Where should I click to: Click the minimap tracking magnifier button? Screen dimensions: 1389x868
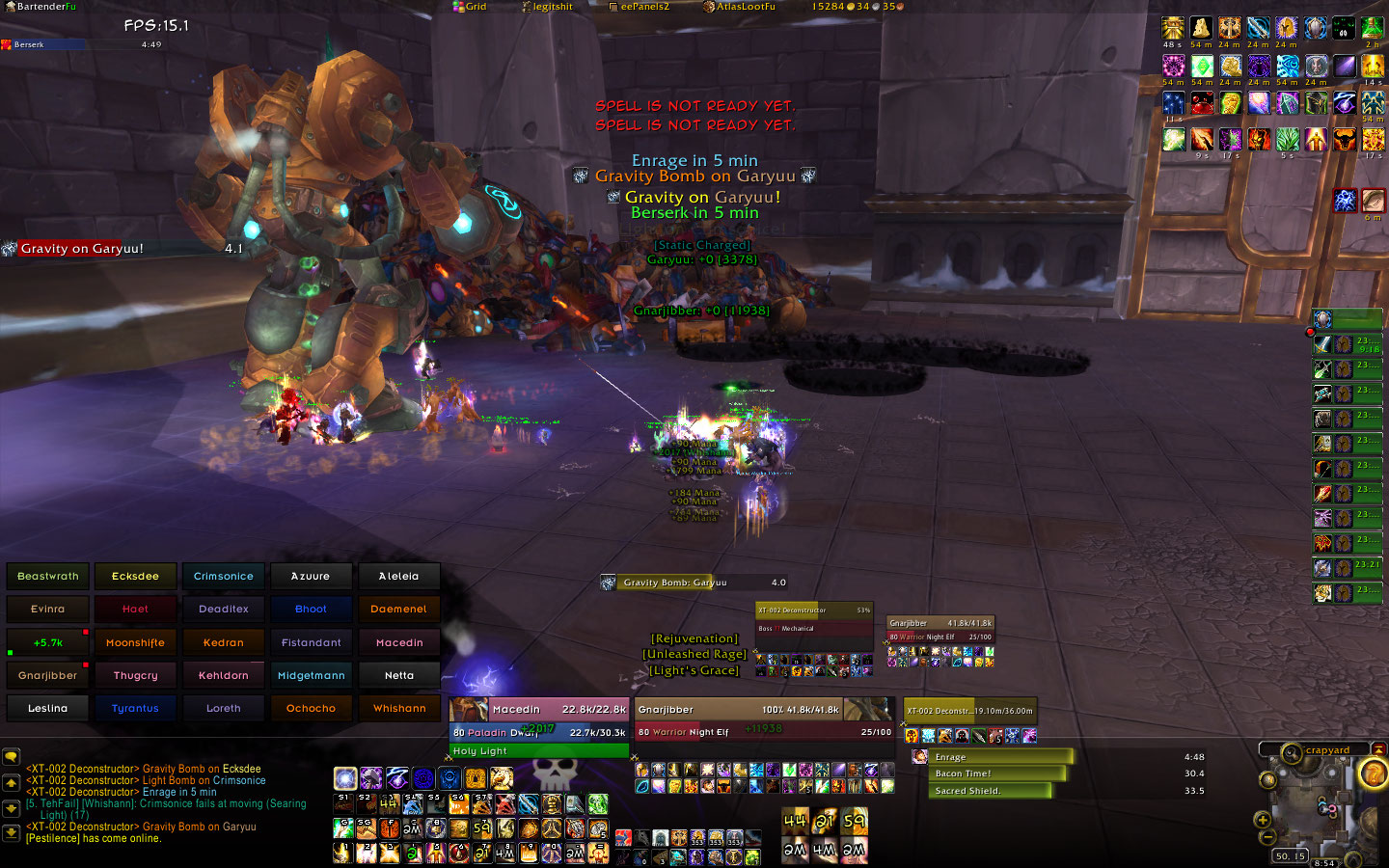coord(1292,752)
